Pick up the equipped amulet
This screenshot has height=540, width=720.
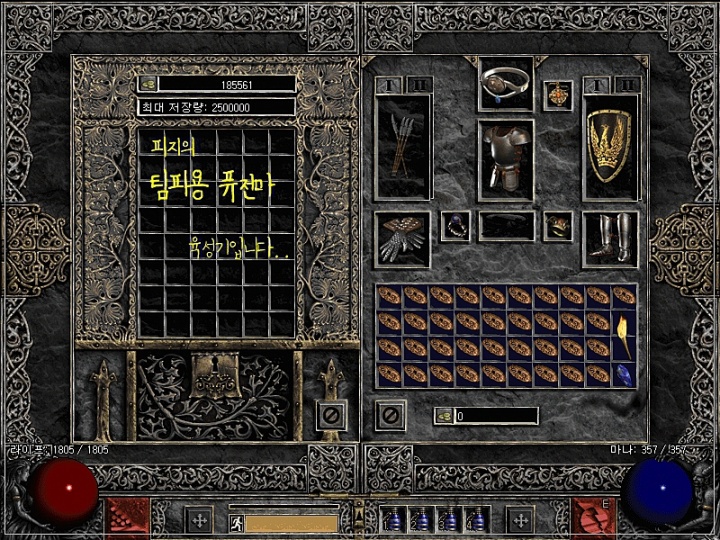557,96
